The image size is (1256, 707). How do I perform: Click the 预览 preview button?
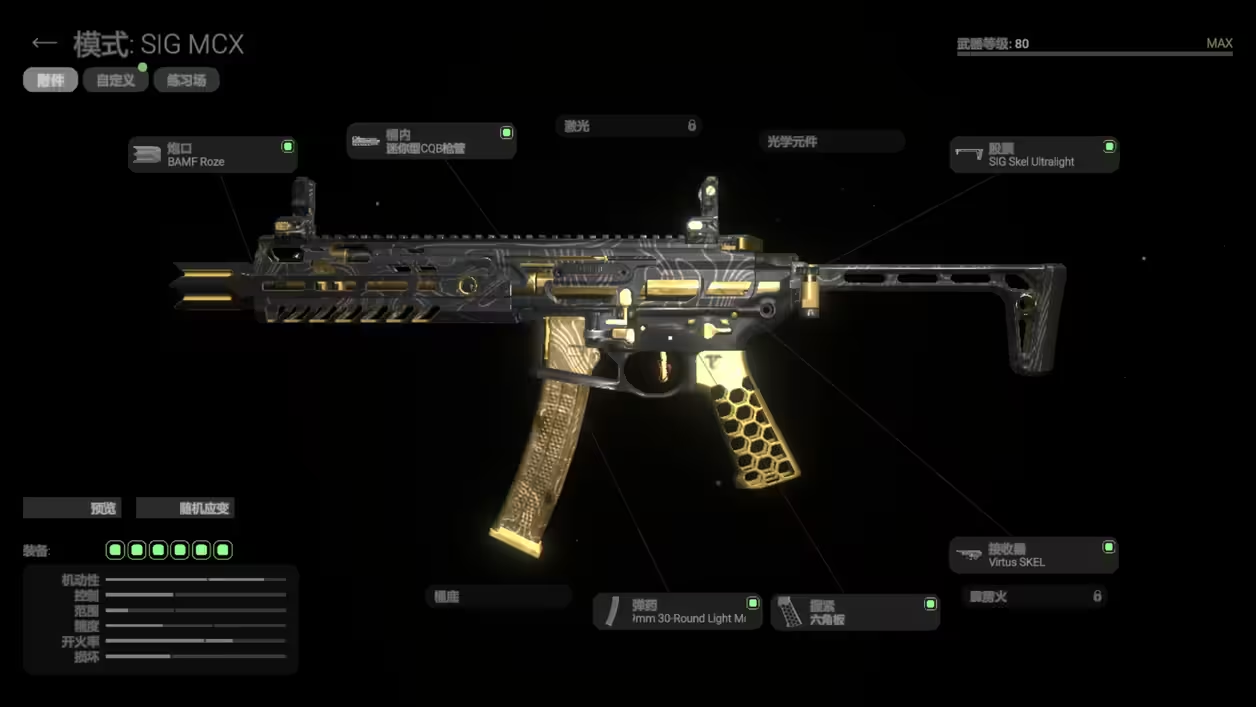coord(72,508)
